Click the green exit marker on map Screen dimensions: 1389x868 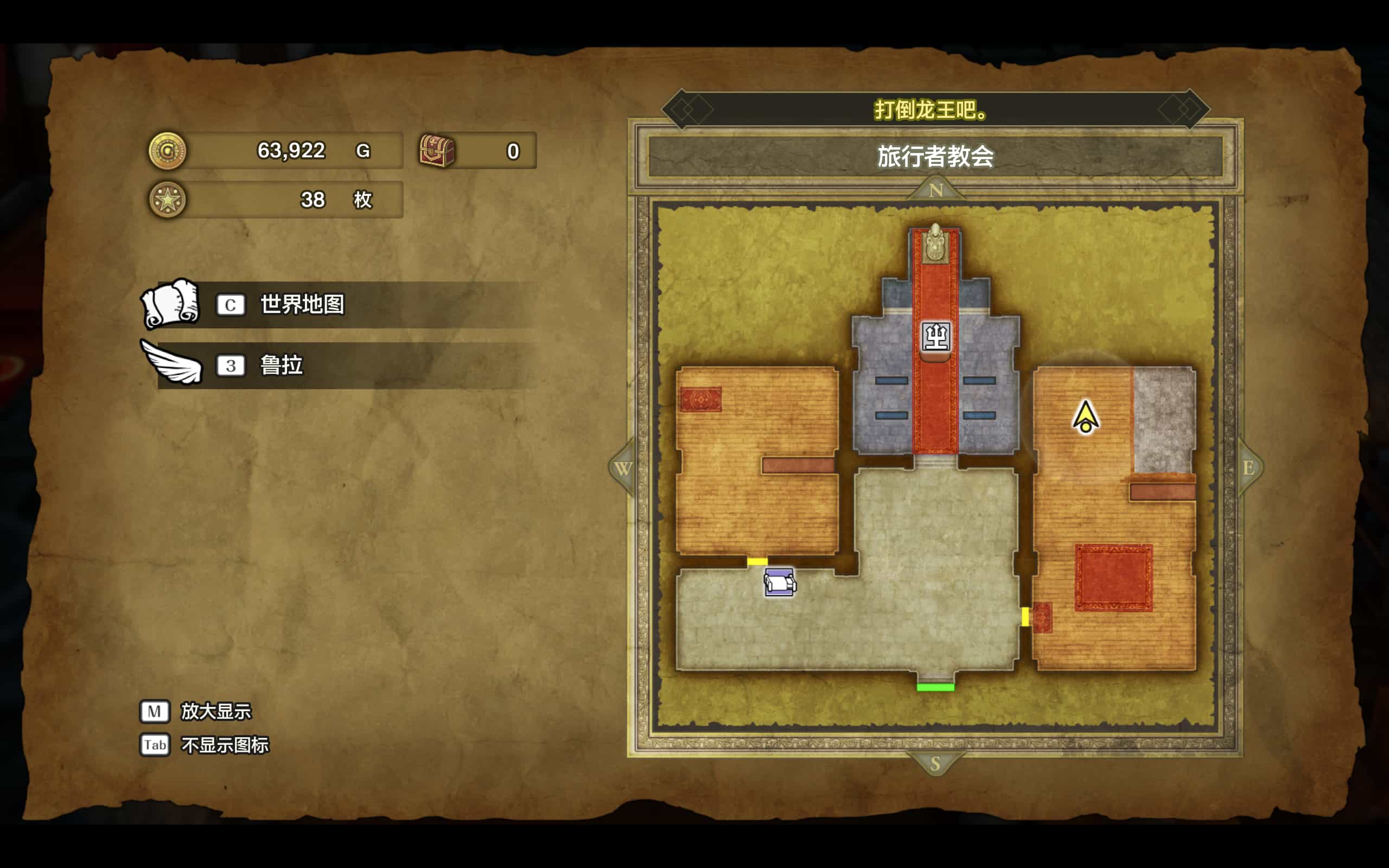(935, 687)
